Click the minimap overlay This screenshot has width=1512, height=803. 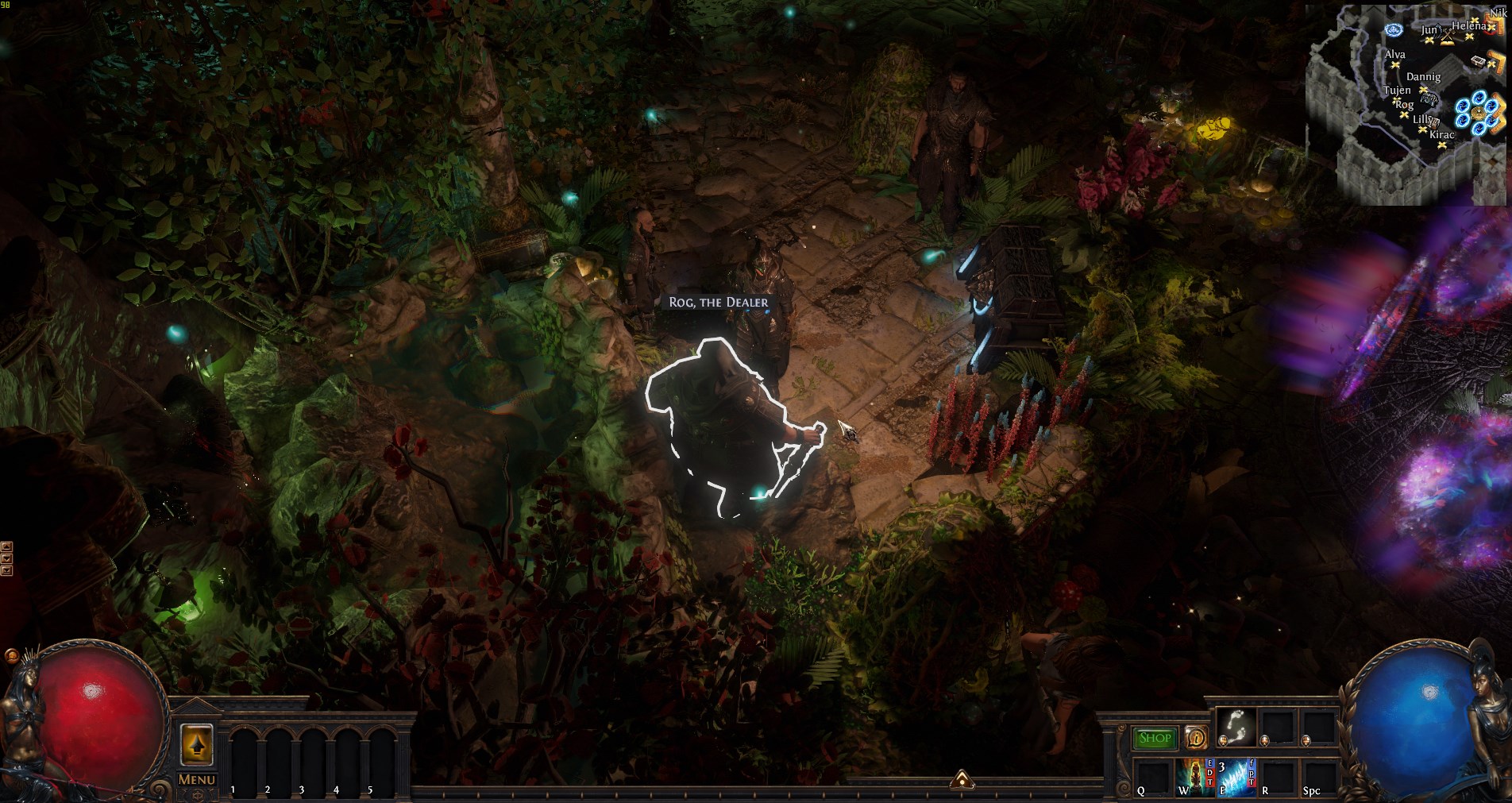pyautogui.click(x=1406, y=103)
